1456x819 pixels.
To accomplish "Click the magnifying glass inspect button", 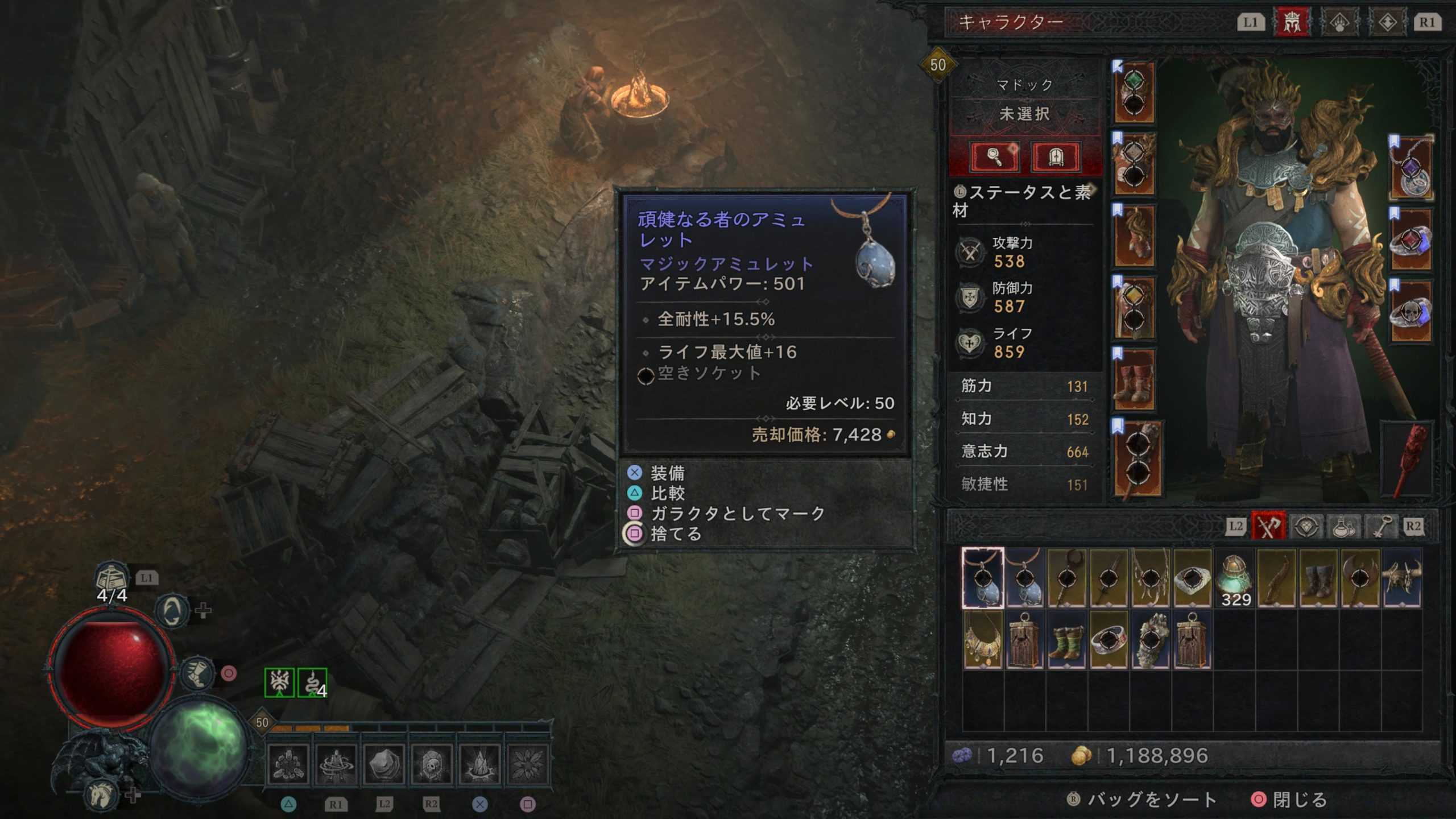I will coord(995,156).
